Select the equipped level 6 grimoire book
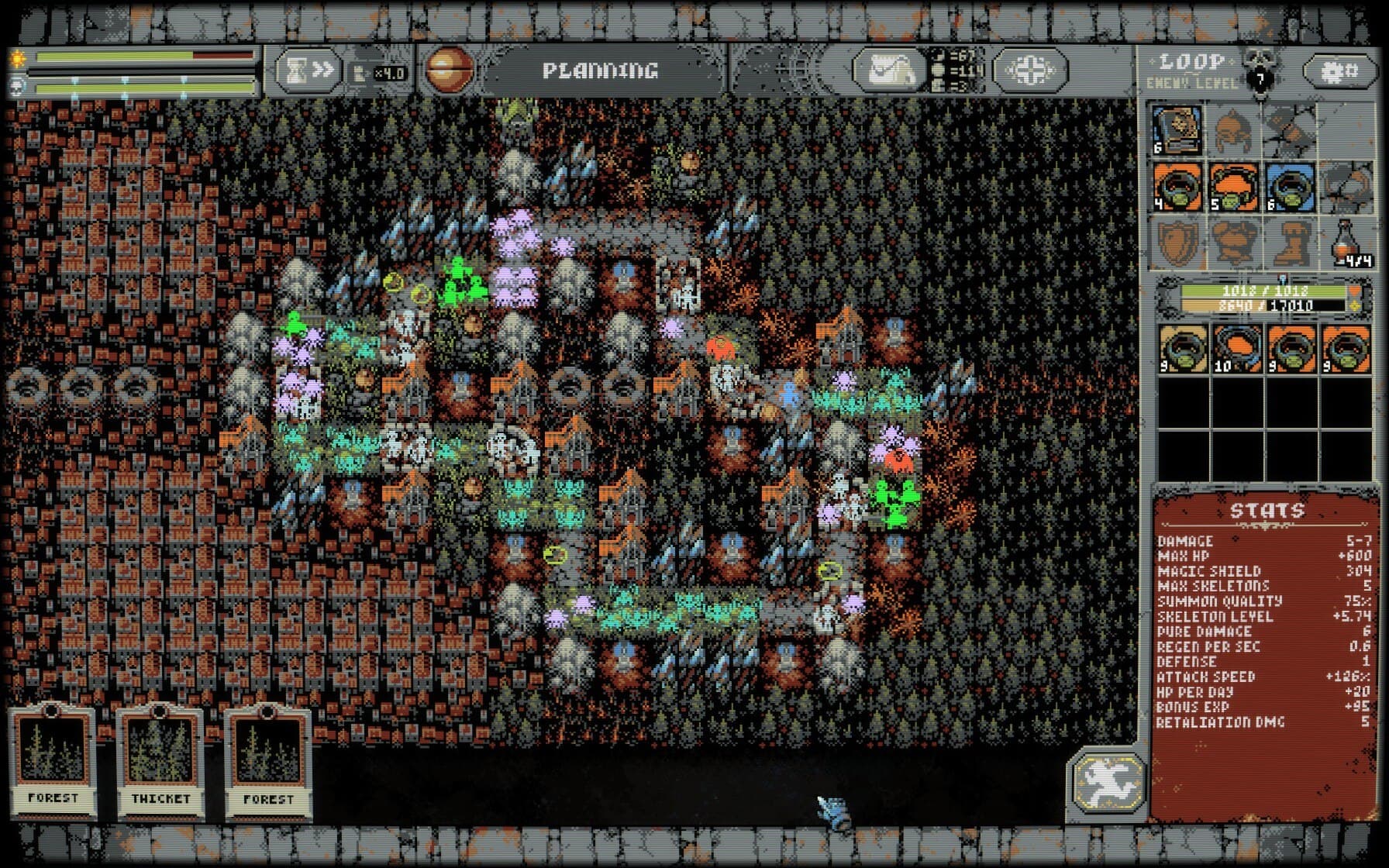This screenshot has width=1389, height=868. point(1177,130)
